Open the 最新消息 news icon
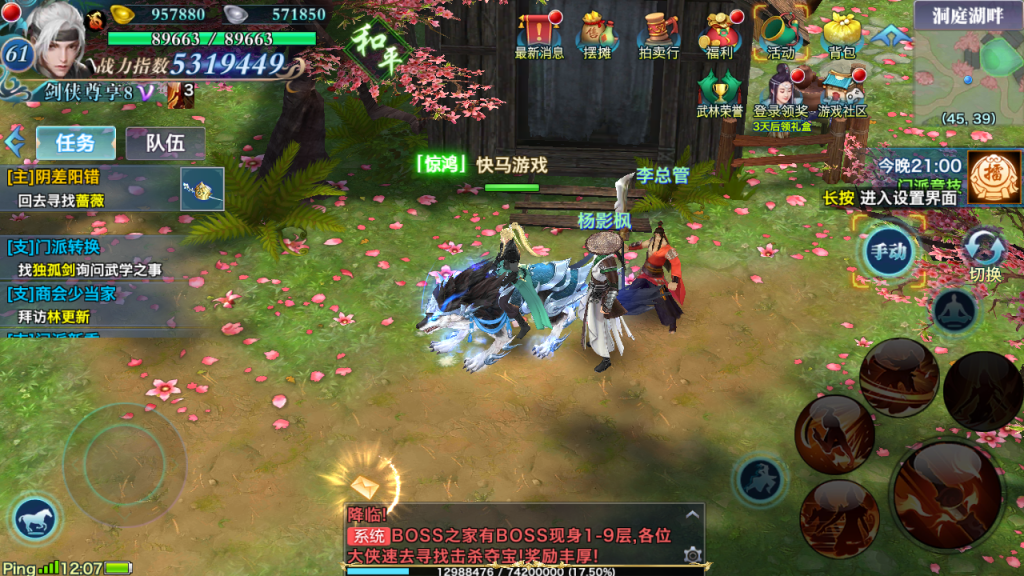Image resolution: width=1024 pixels, height=576 pixels. 539,33
